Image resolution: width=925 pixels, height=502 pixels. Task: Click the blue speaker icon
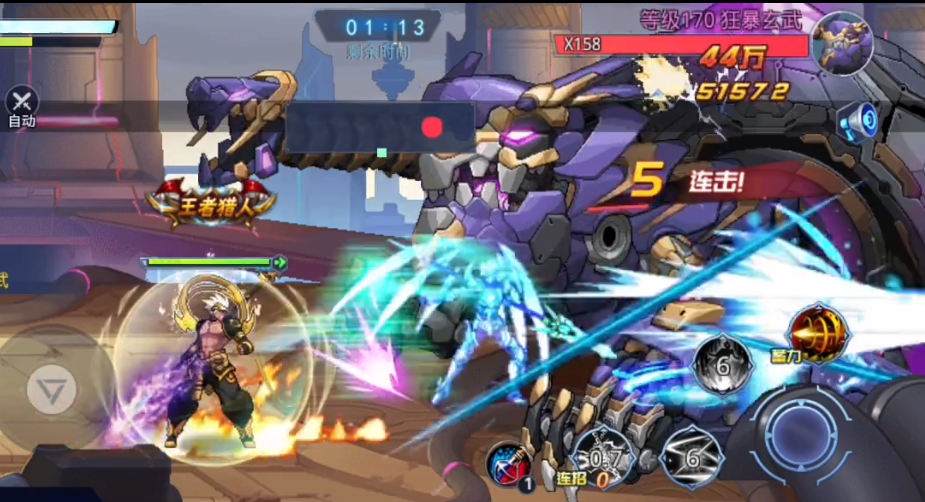pos(858,121)
